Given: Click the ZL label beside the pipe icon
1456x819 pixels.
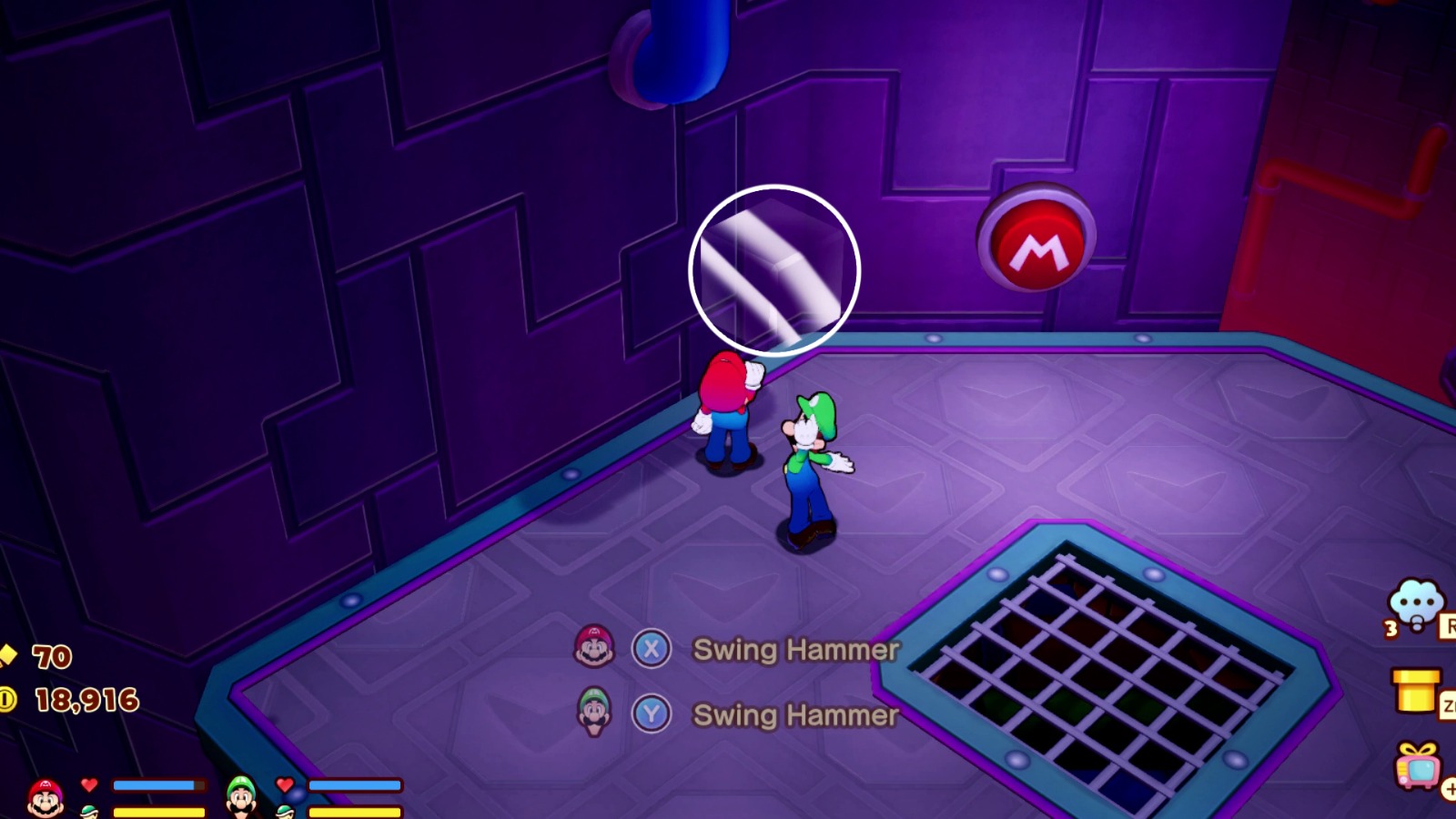Looking at the screenshot, I should pyautogui.click(x=1449, y=703).
